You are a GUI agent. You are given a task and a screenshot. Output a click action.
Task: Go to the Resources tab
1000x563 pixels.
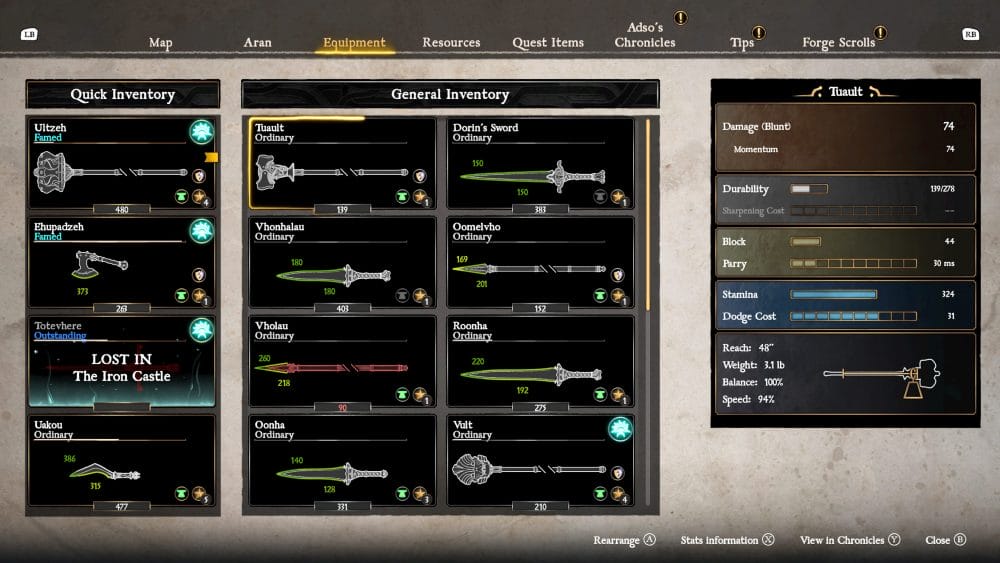451,43
